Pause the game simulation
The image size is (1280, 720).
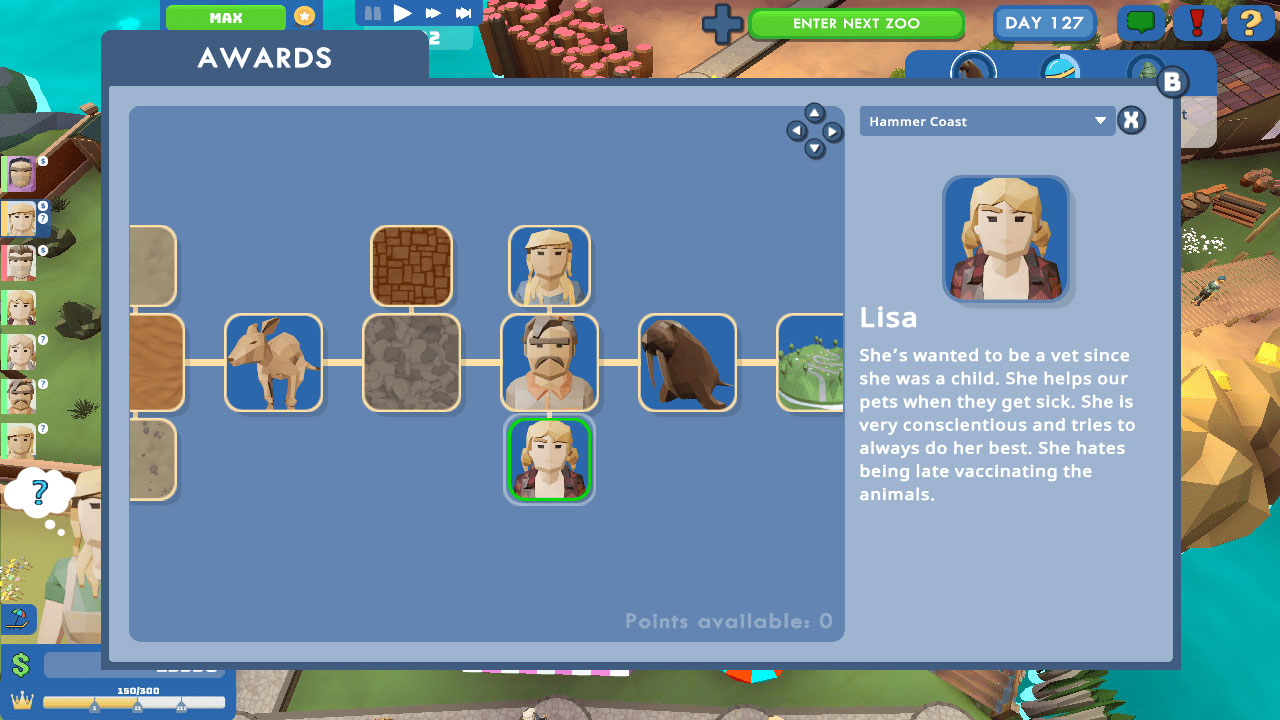(x=374, y=13)
